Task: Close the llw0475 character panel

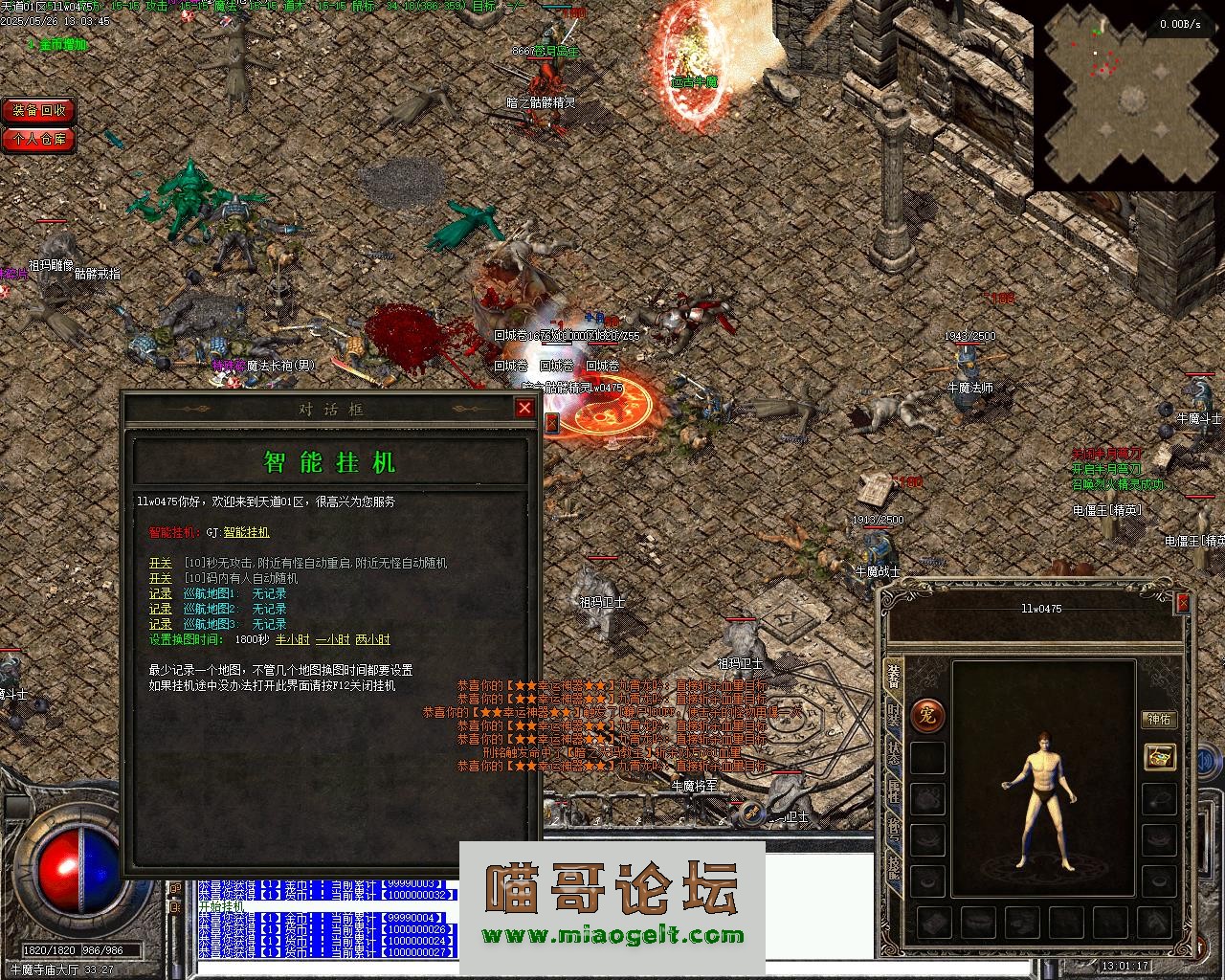Action: click(x=1183, y=603)
